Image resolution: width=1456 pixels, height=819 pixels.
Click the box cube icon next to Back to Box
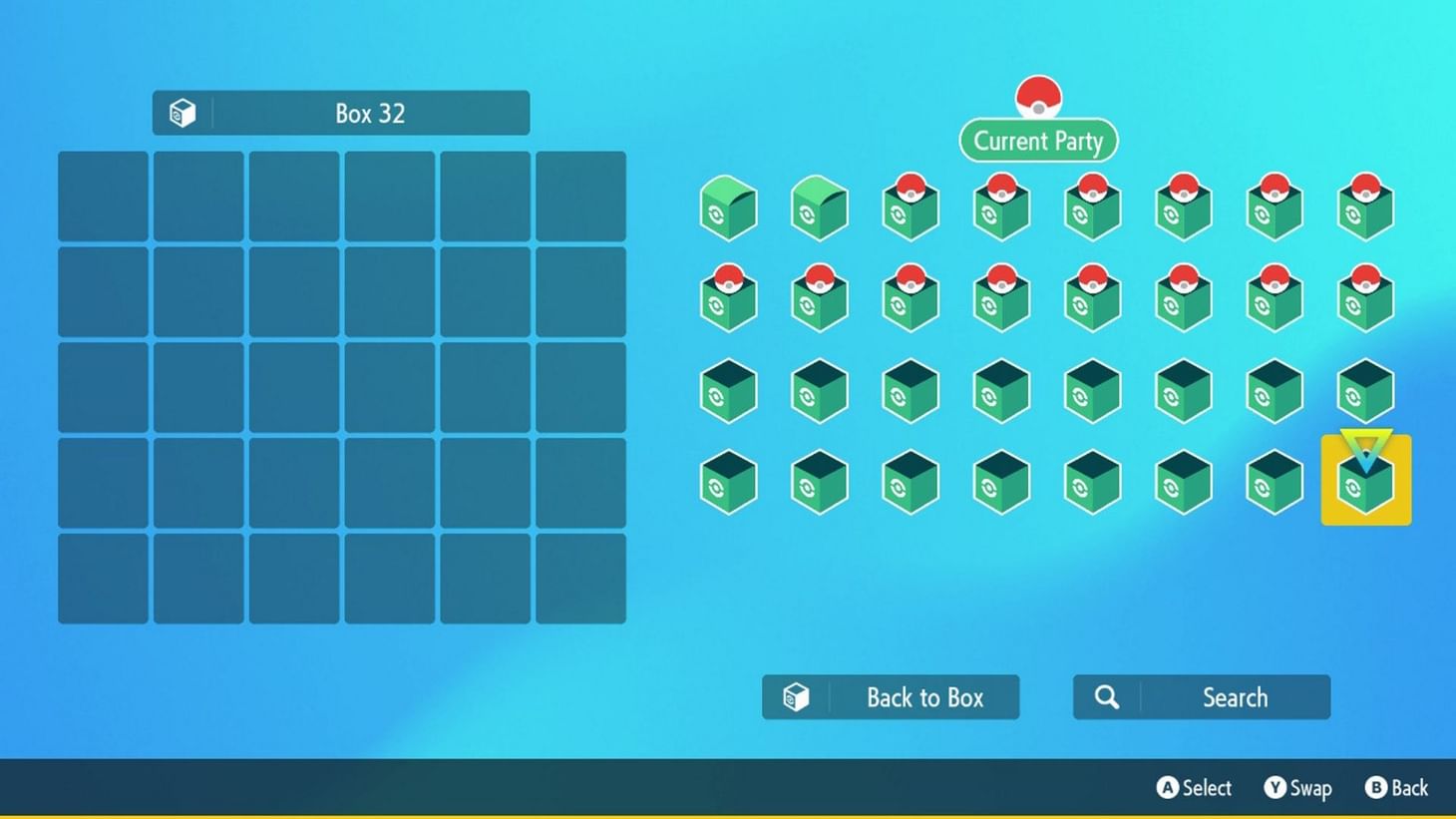click(794, 697)
